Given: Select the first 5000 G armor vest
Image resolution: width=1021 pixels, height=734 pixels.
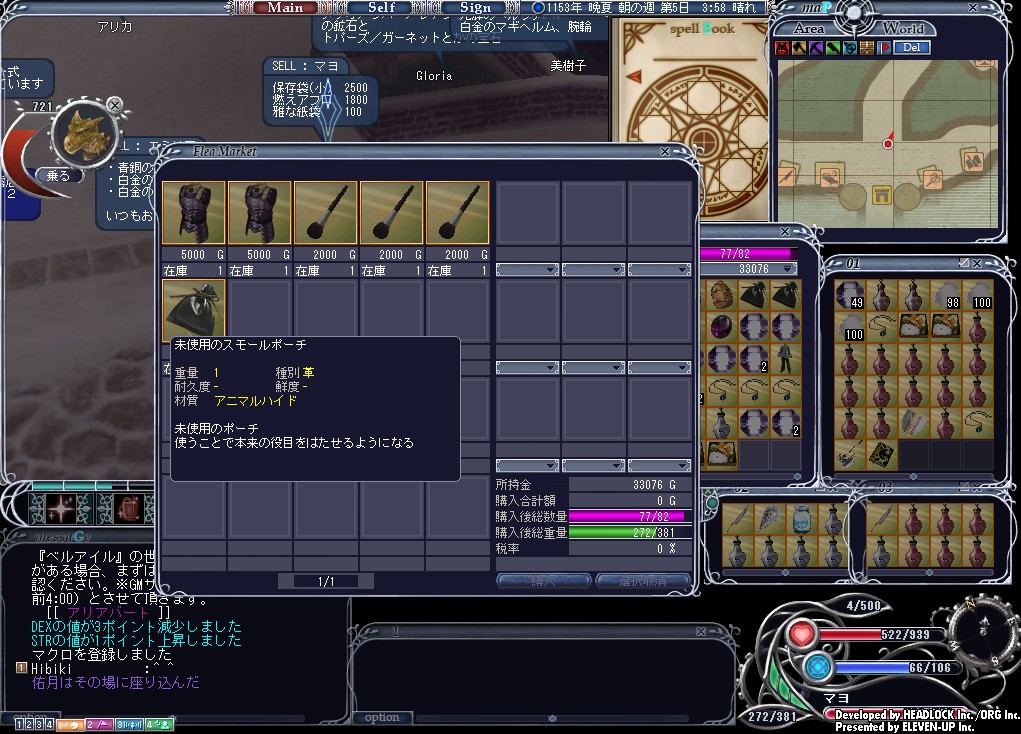Looking at the screenshot, I should [193, 213].
